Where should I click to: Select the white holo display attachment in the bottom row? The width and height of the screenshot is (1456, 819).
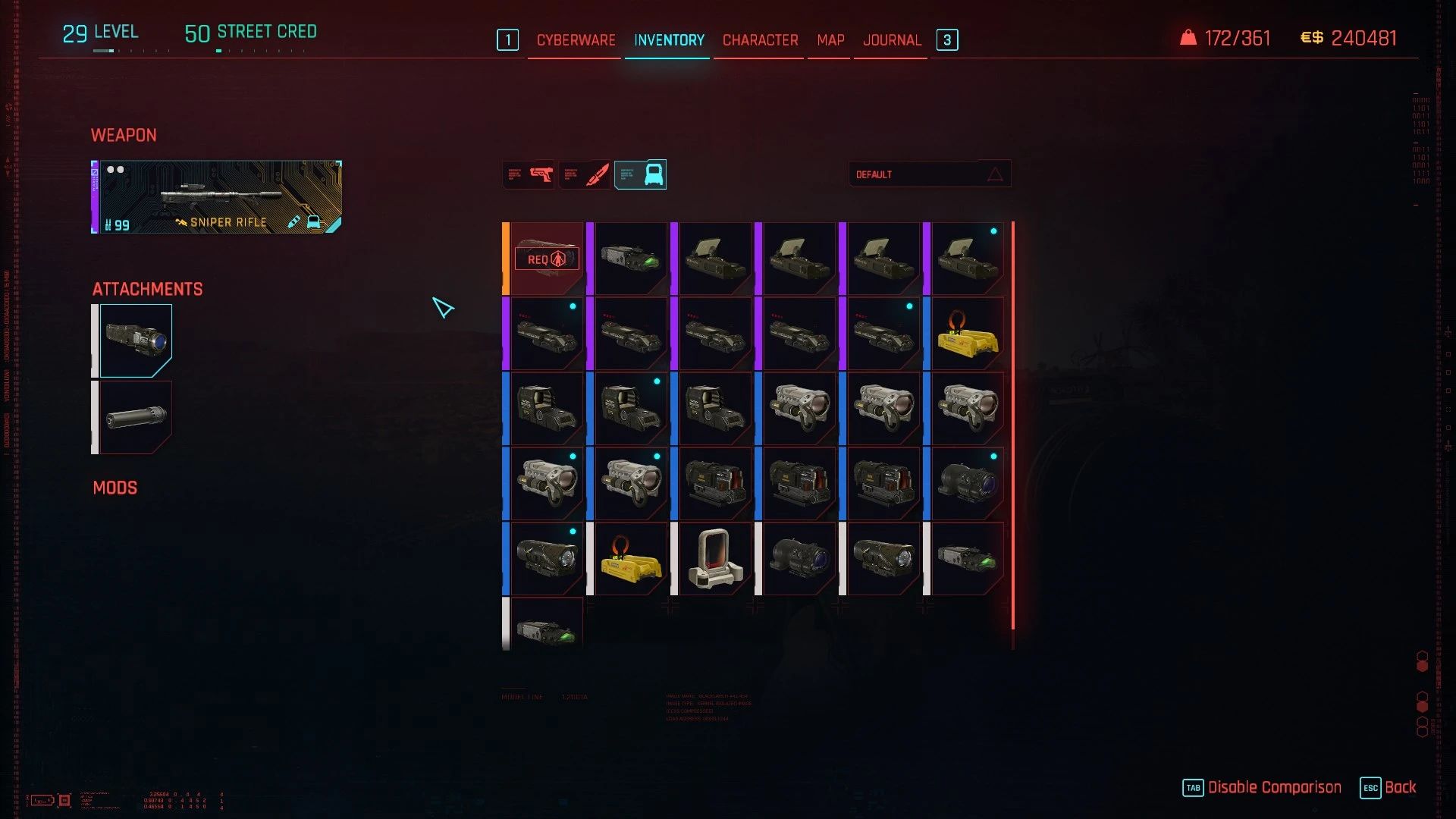715,559
